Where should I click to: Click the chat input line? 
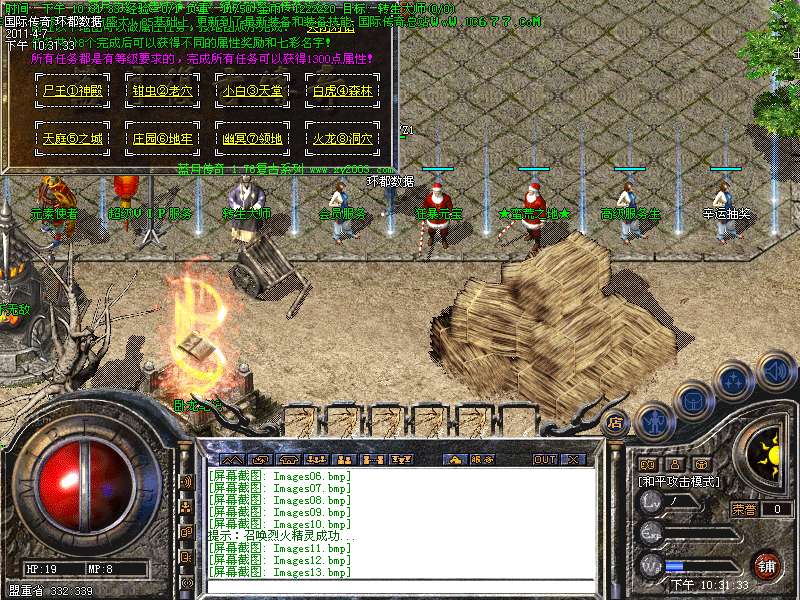[x=400, y=586]
